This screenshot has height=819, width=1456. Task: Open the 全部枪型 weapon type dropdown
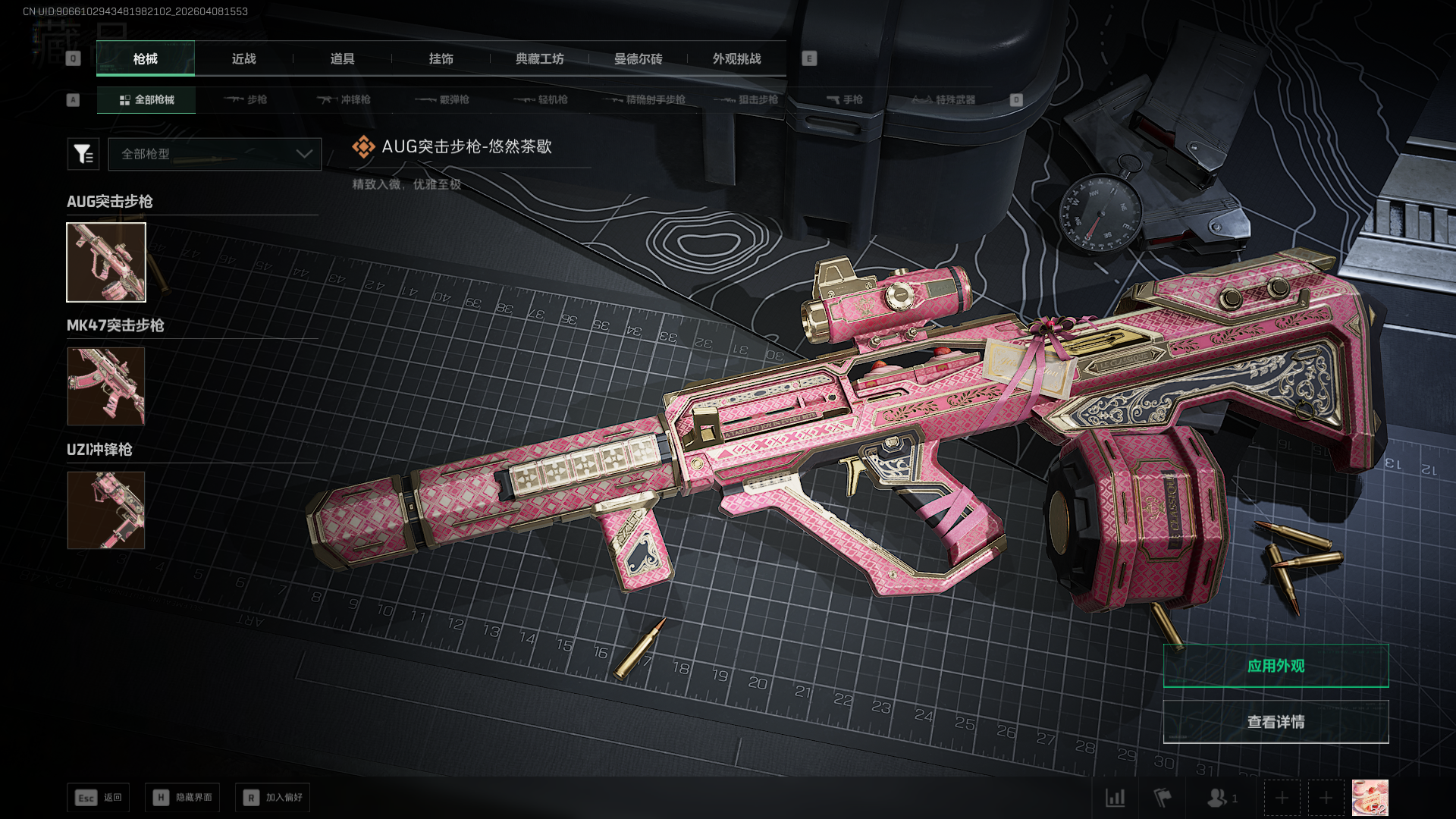click(215, 154)
